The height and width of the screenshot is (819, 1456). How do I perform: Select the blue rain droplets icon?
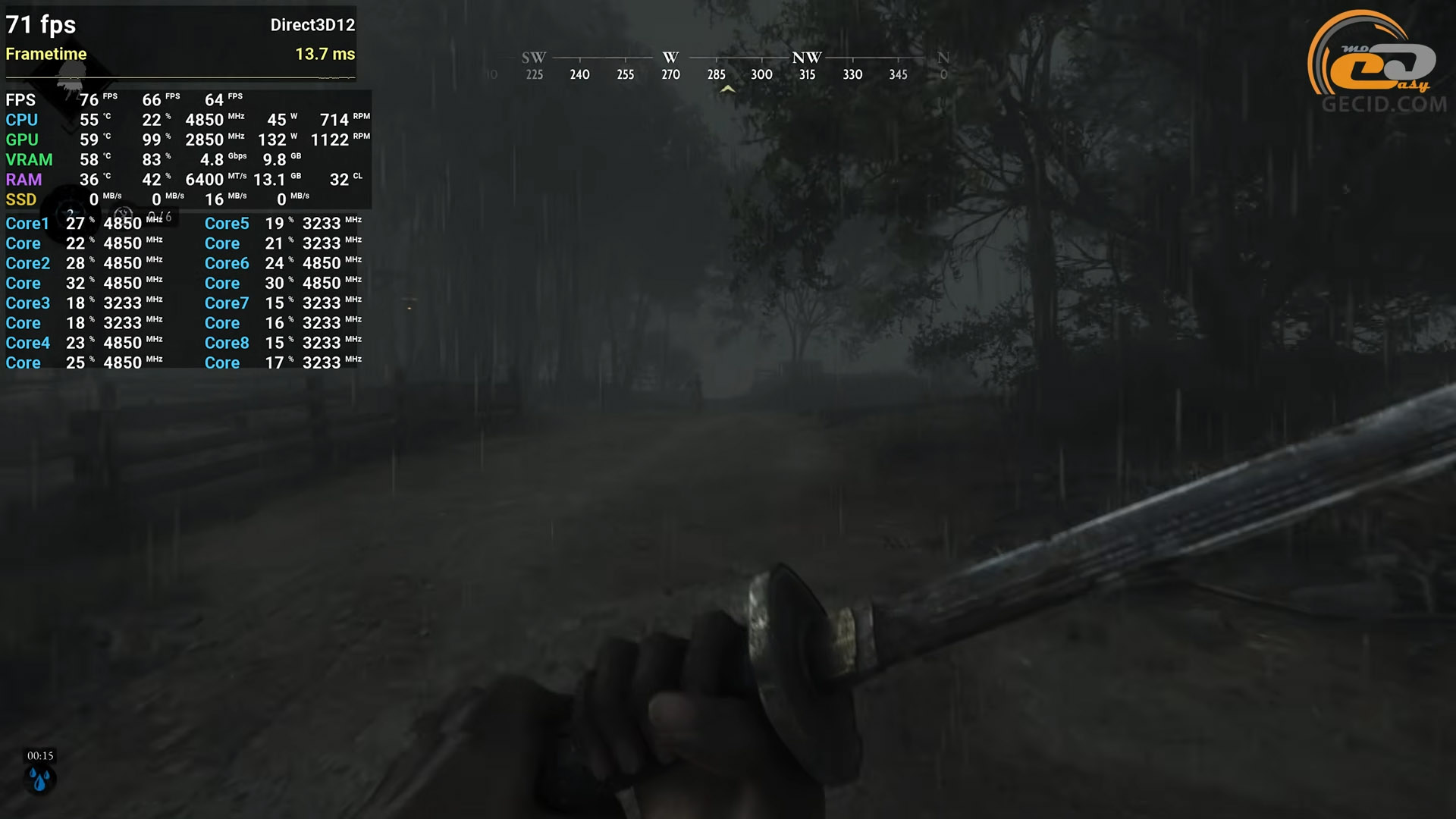pyautogui.click(x=39, y=779)
